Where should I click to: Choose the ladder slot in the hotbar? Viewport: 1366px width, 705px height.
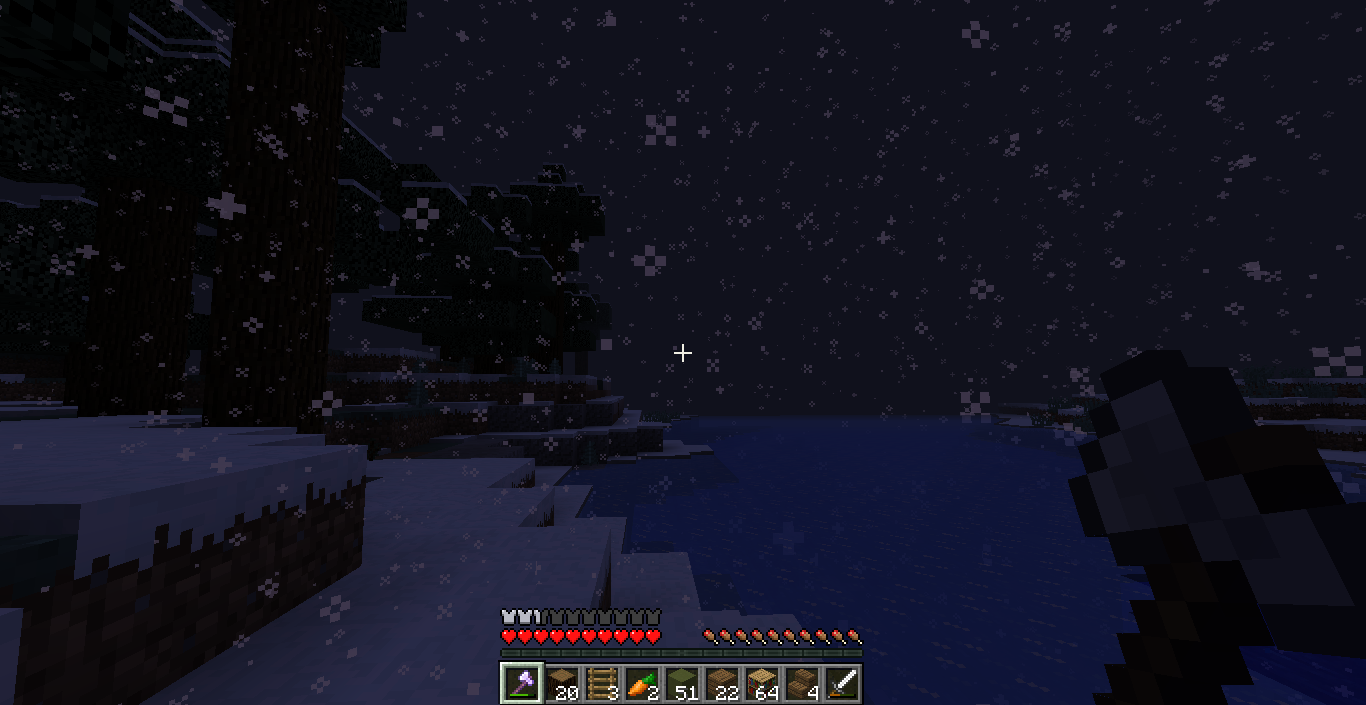(602, 683)
